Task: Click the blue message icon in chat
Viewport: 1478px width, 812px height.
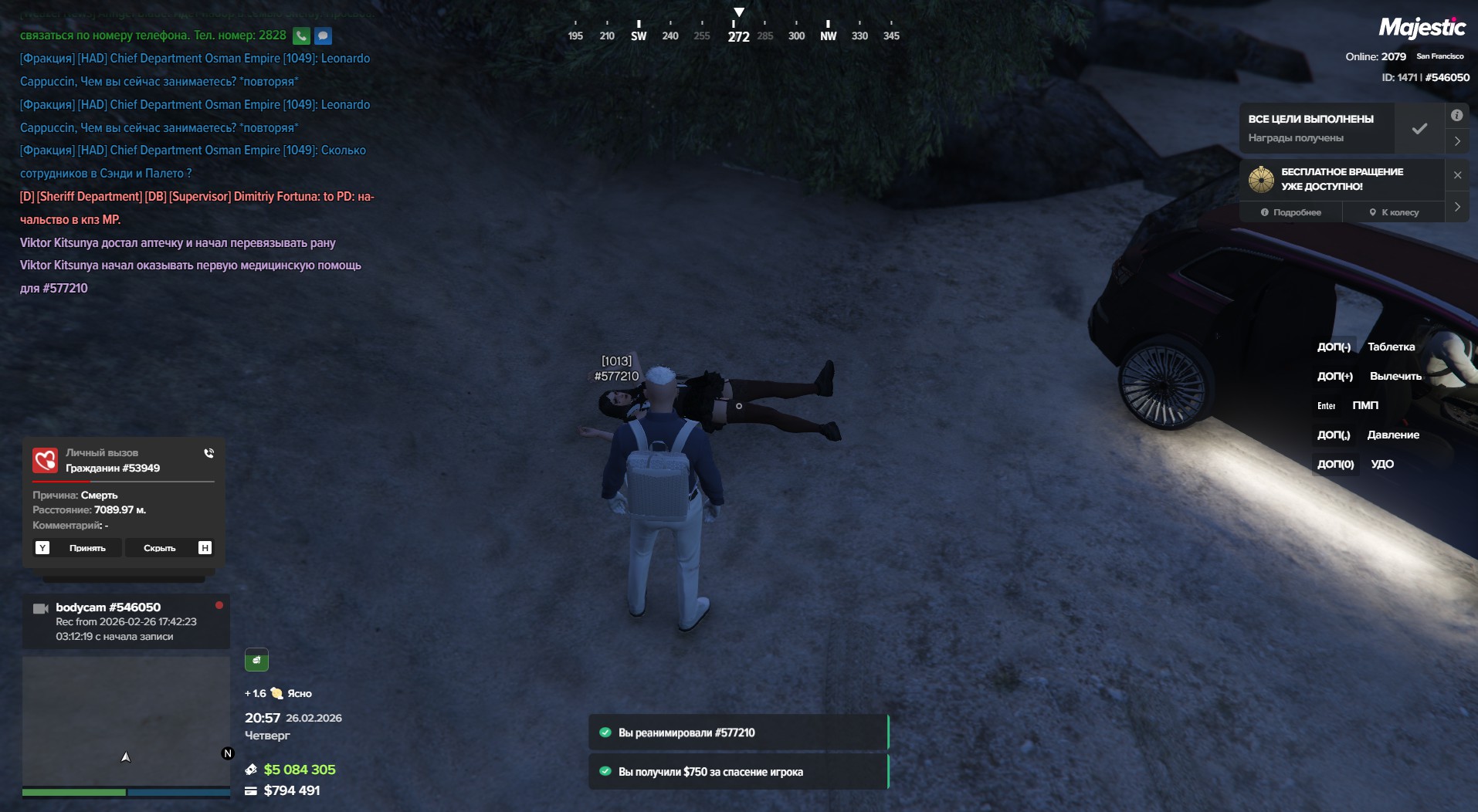Action: [323, 36]
